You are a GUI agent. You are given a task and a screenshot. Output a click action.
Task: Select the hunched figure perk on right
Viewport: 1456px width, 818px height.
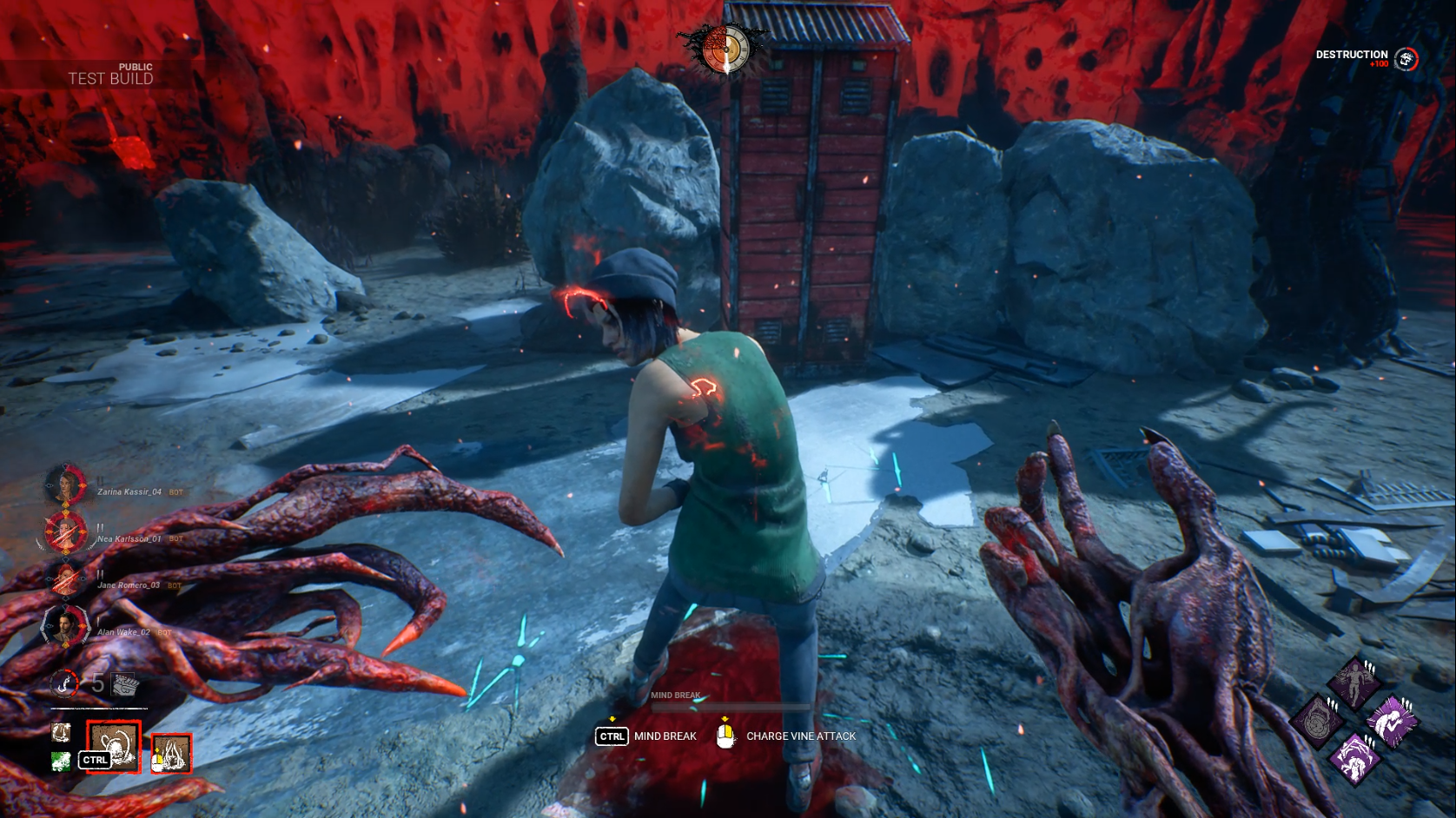[1392, 721]
